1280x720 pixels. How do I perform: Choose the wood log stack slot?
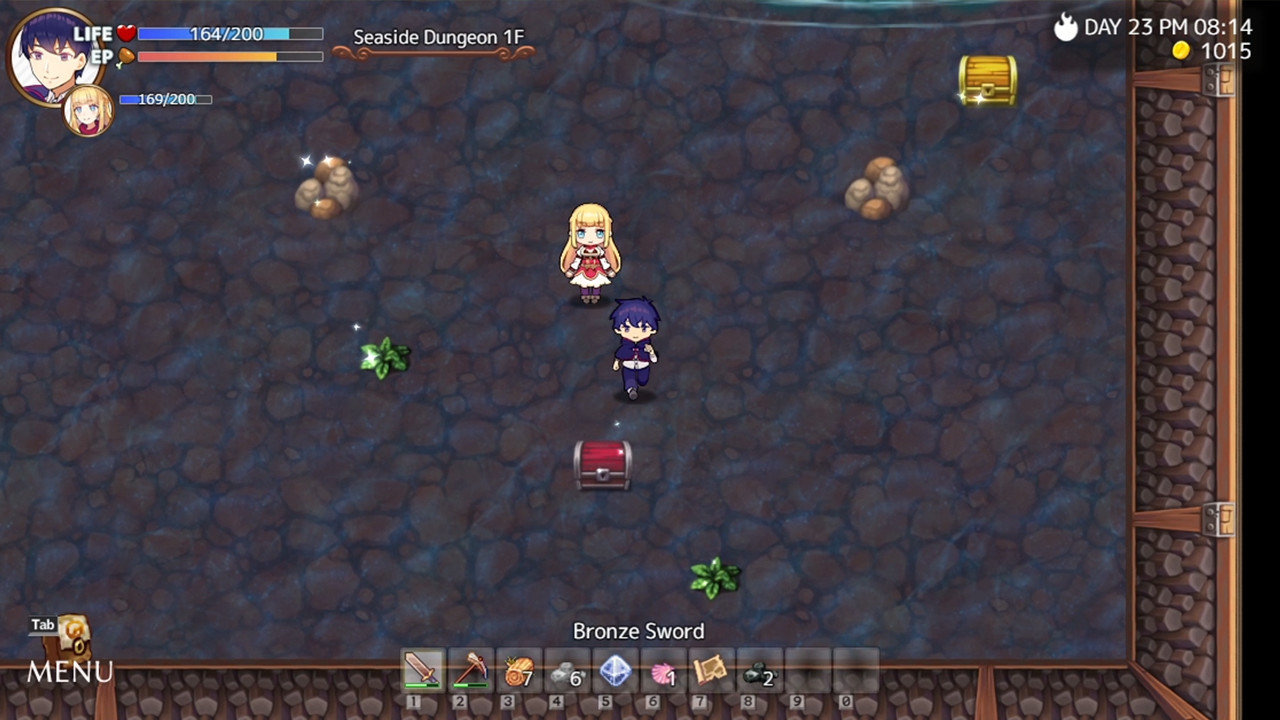click(518, 670)
